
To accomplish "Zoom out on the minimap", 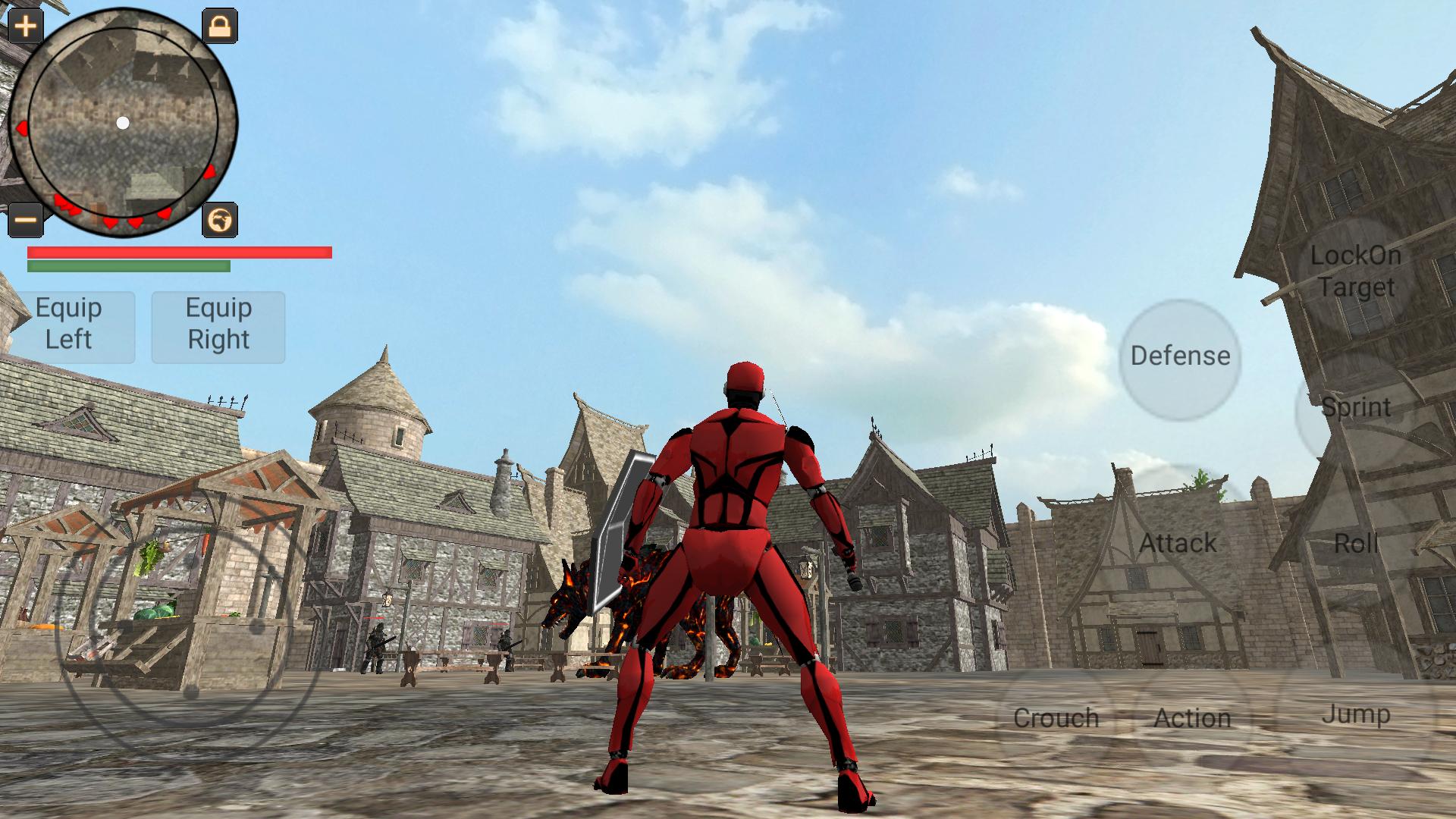I will (x=27, y=220).
